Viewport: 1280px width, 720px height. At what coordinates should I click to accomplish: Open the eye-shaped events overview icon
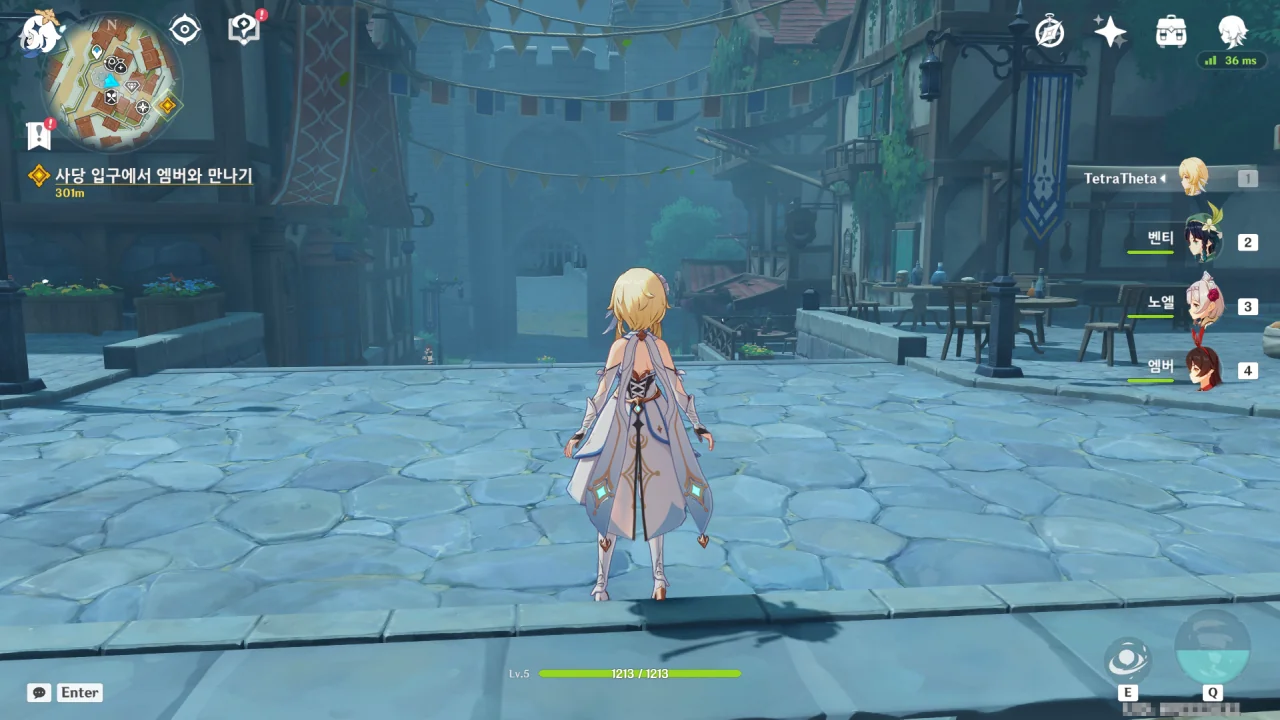coord(185,30)
